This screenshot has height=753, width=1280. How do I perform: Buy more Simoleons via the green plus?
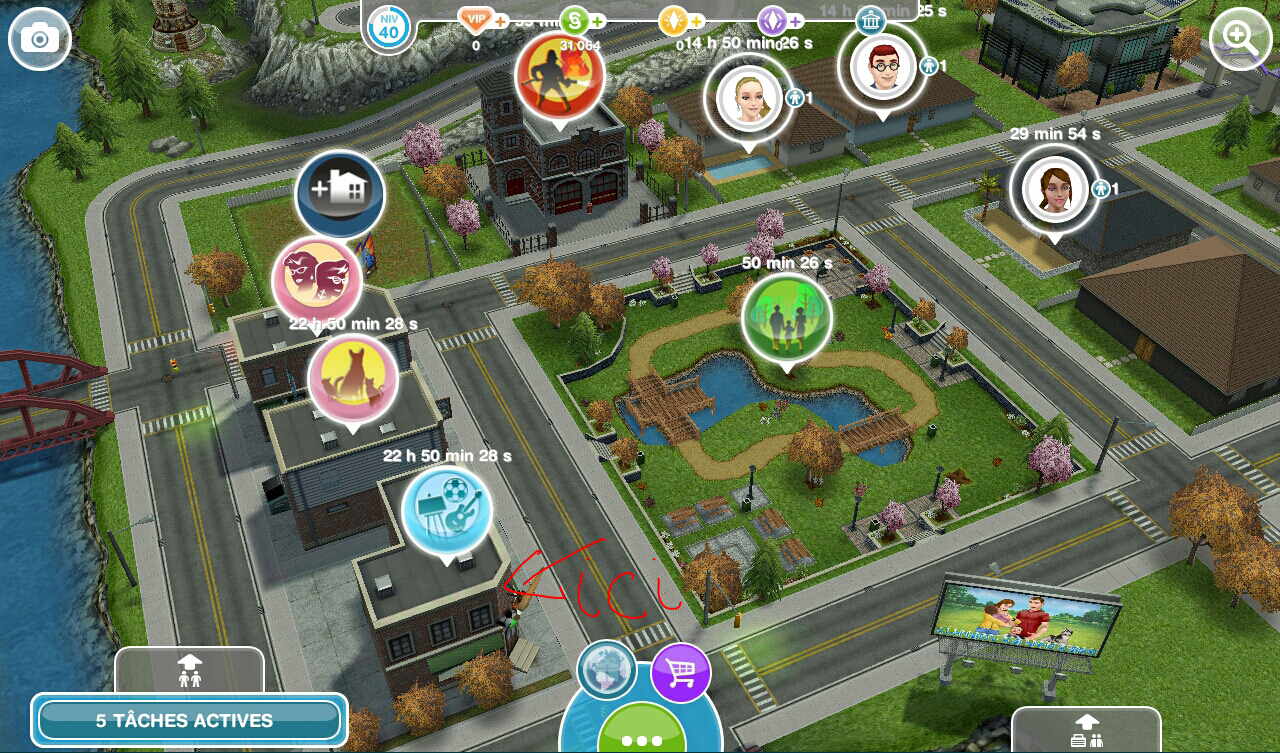598,21
